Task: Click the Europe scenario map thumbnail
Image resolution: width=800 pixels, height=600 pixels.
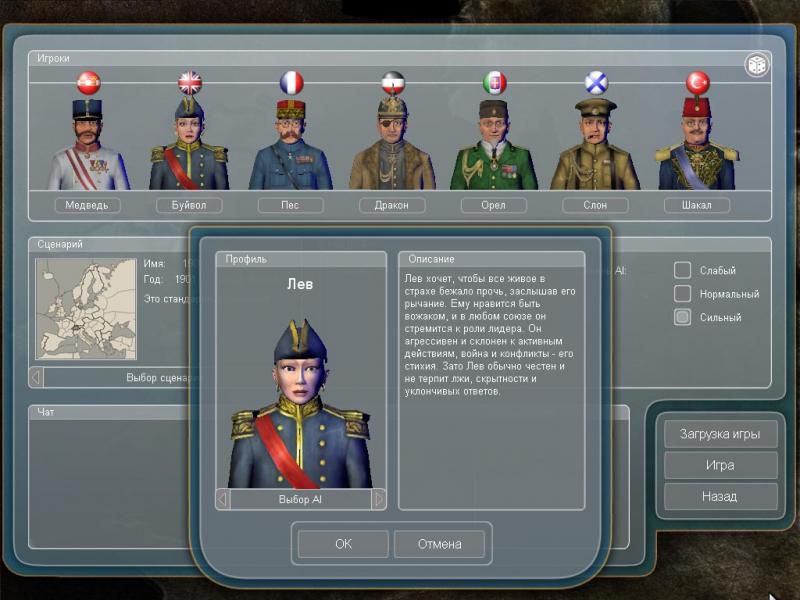Action: (86, 309)
